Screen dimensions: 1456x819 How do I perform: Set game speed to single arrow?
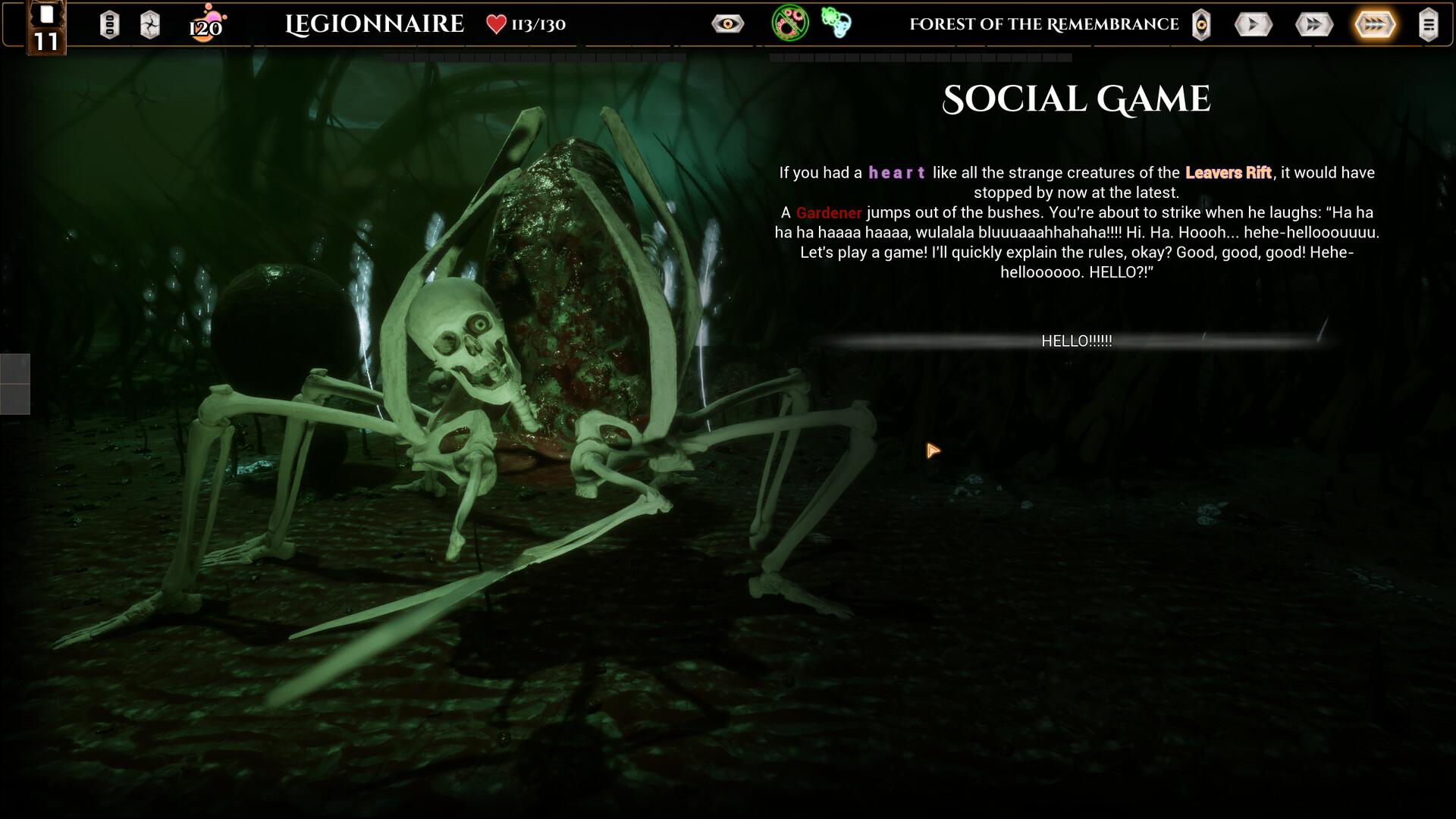click(1253, 24)
